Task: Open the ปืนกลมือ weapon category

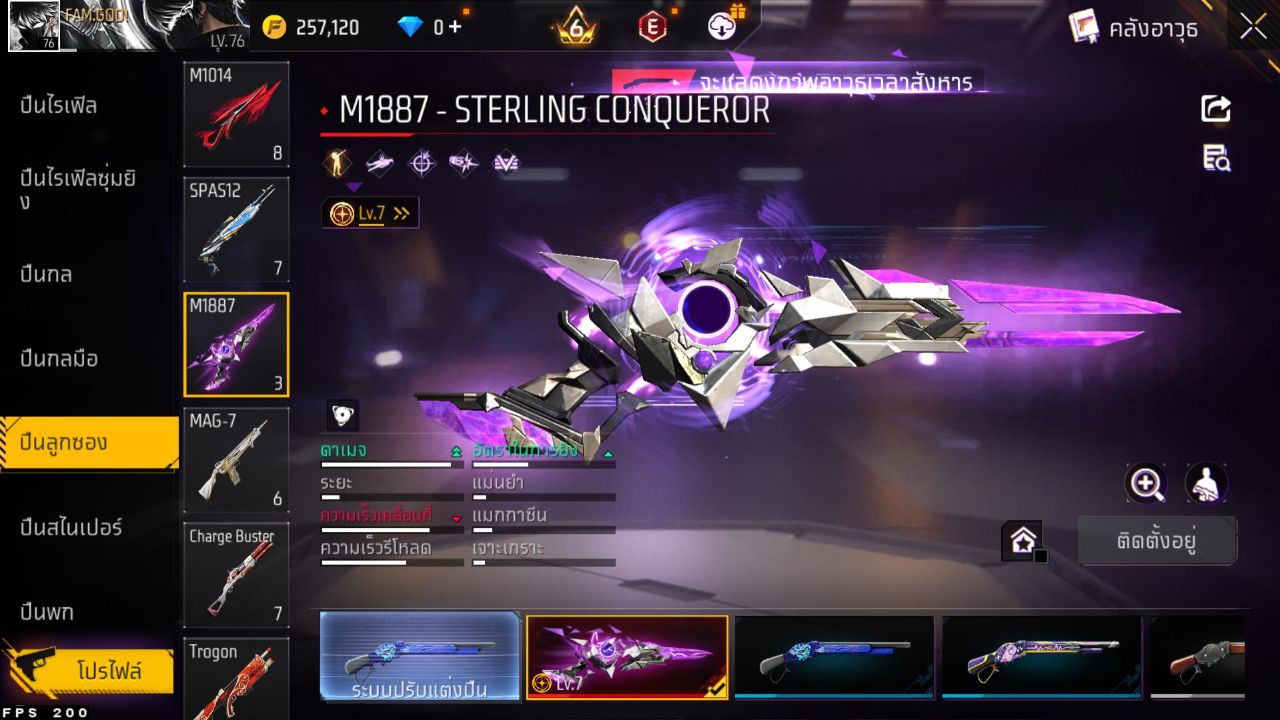Action: tap(59, 358)
